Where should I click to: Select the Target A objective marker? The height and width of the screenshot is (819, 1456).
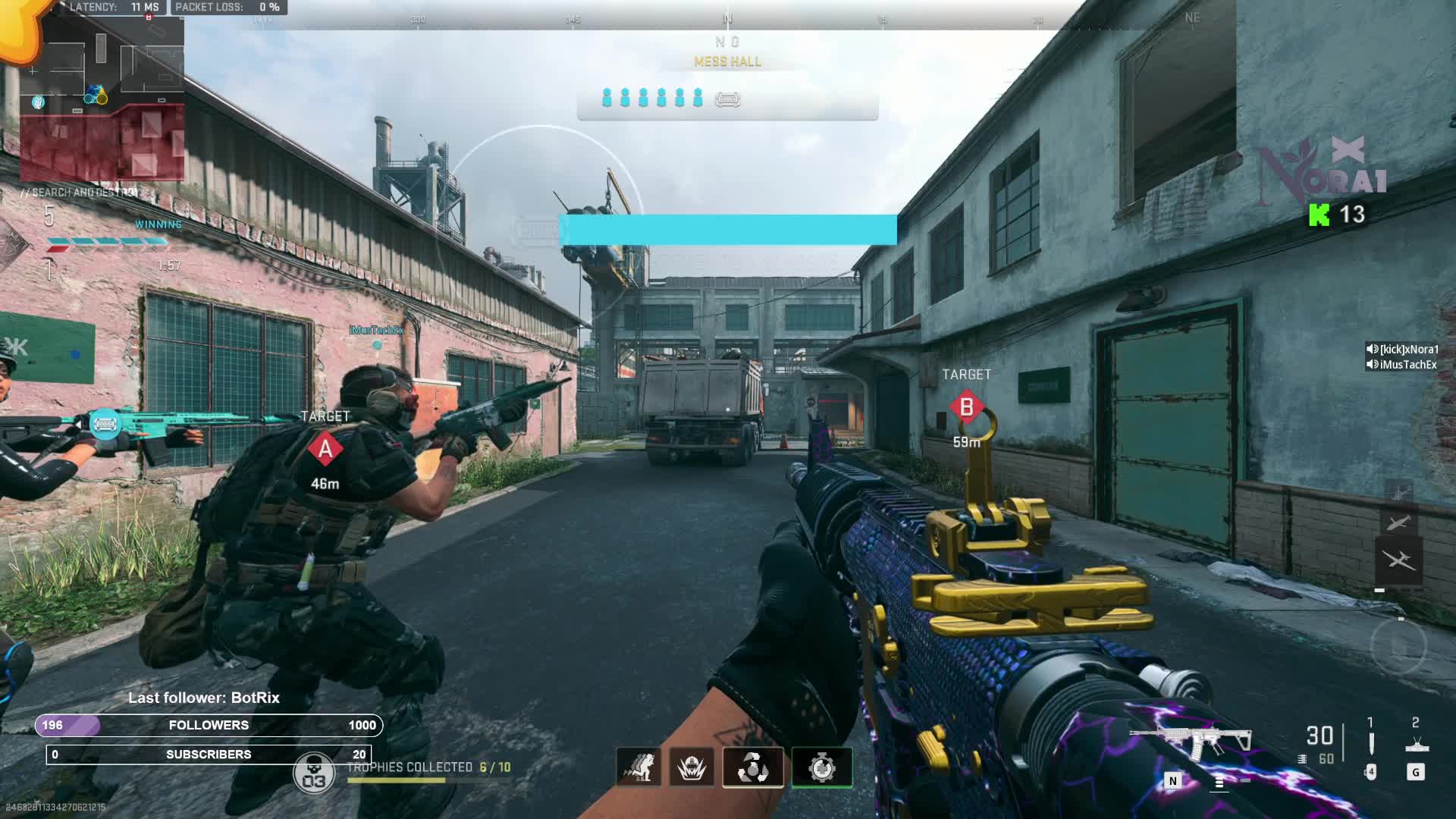325,449
